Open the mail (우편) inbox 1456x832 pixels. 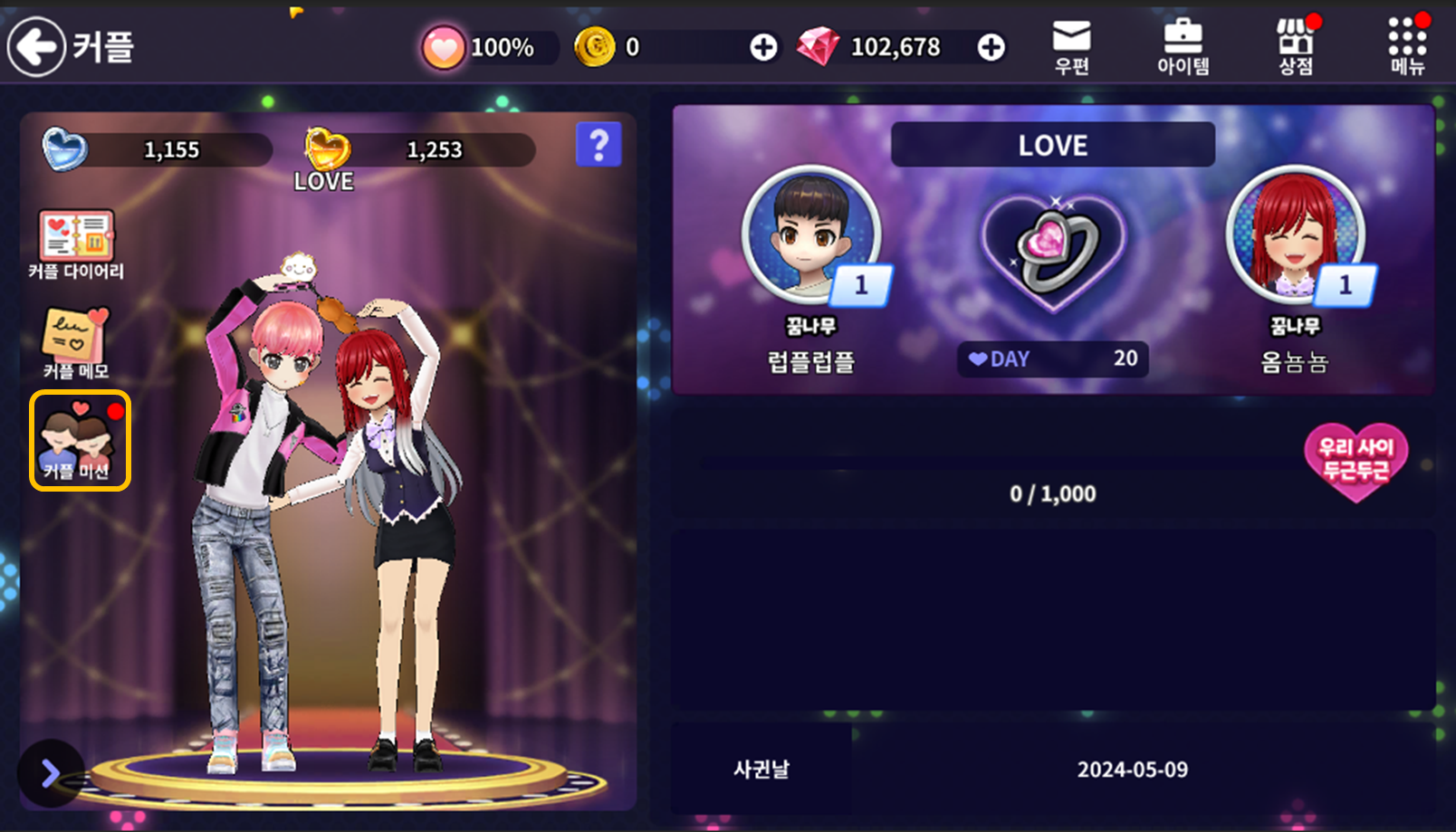coord(1071,47)
